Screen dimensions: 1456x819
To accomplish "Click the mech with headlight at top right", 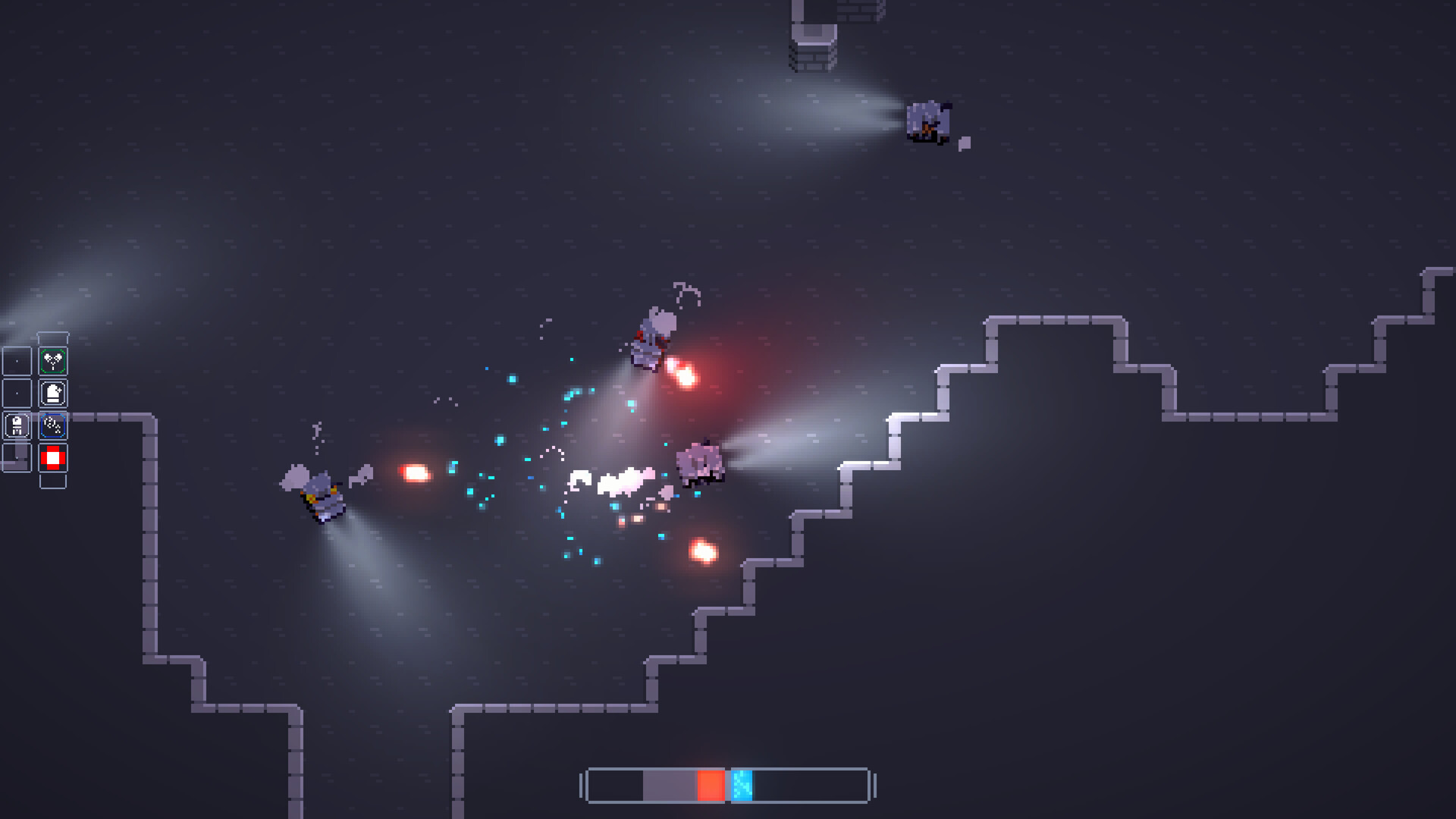I will [x=929, y=121].
